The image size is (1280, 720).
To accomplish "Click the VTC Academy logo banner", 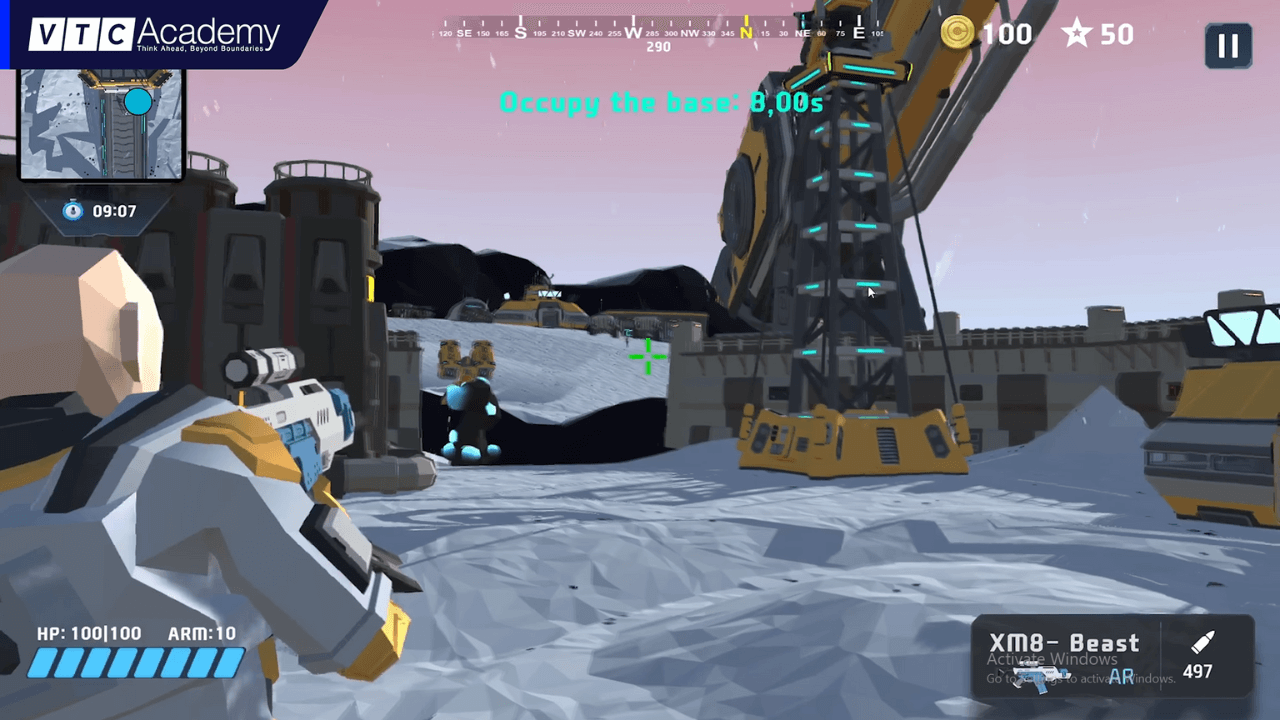I will [154, 34].
